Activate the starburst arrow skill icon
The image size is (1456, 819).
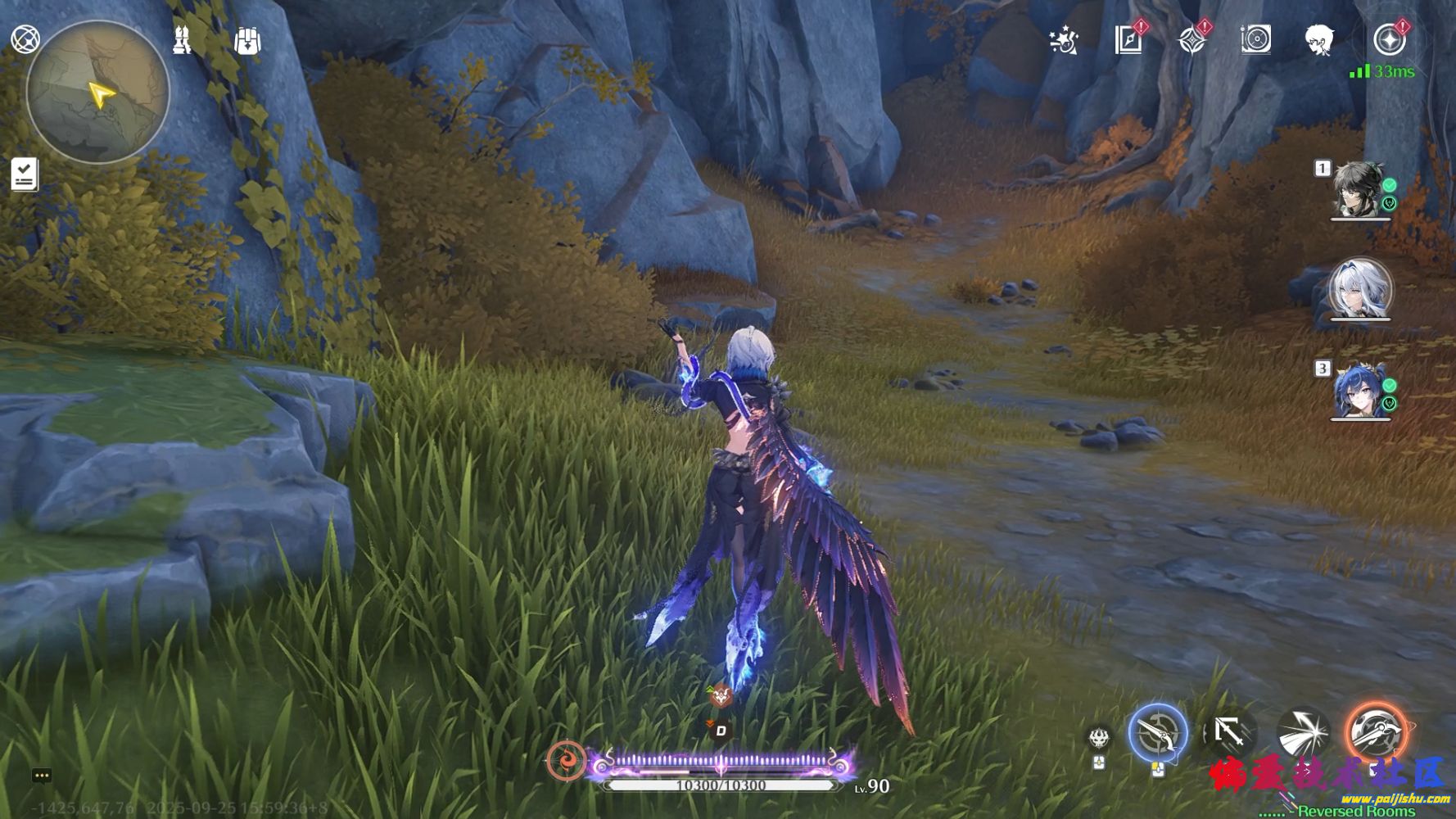(1303, 731)
